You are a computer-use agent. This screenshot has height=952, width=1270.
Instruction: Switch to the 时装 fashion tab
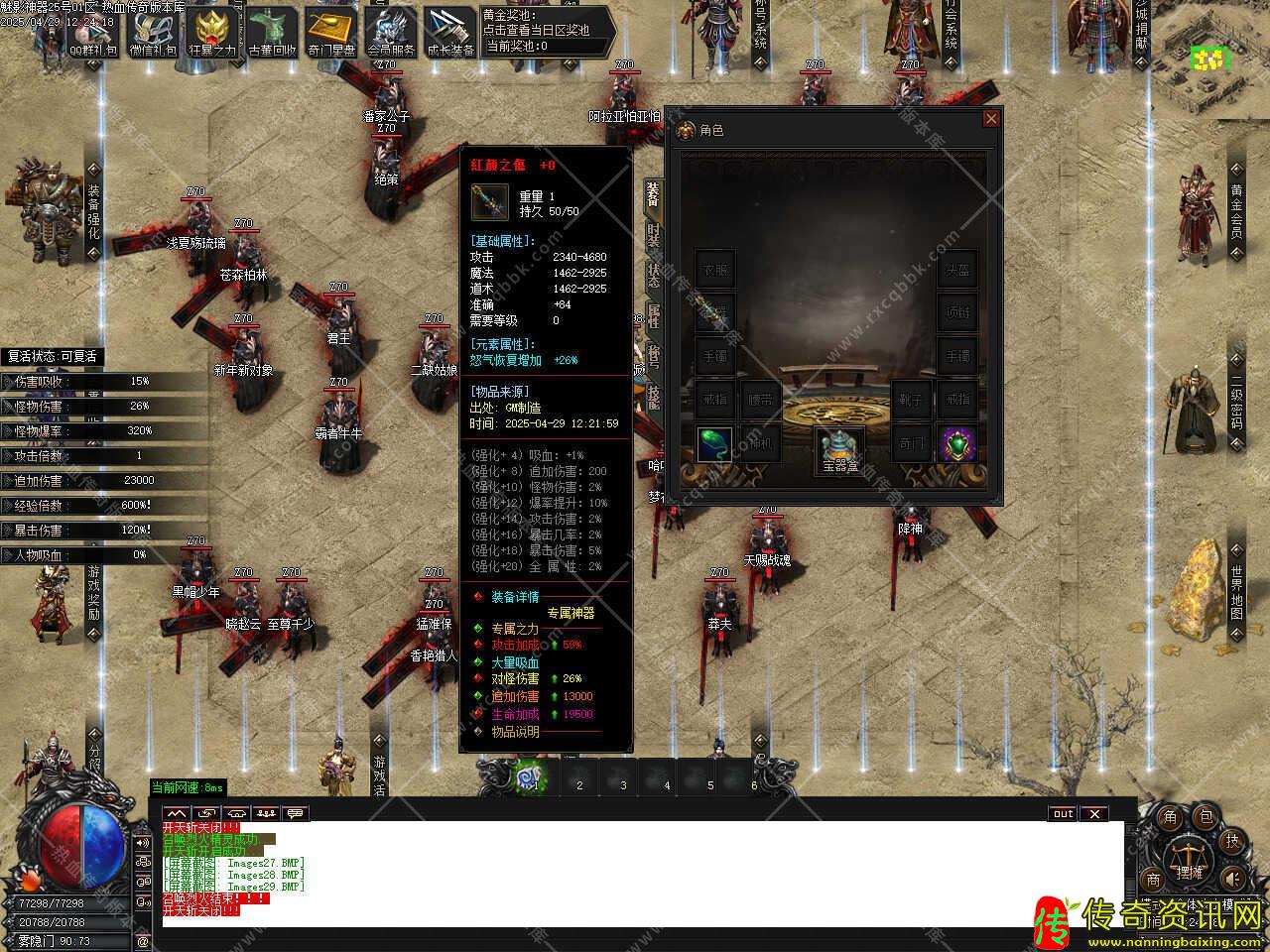653,236
